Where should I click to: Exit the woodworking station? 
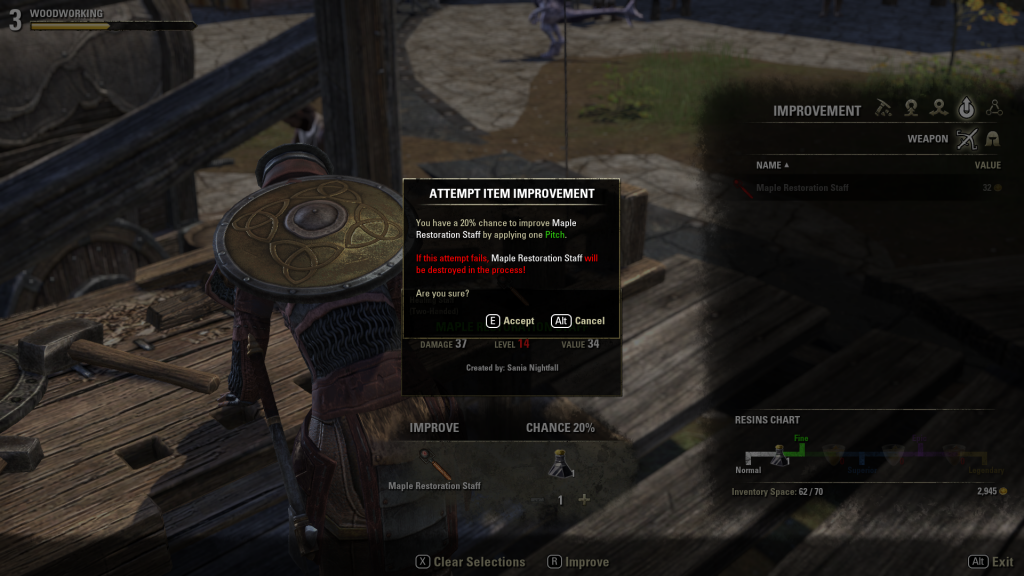click(x=991, y=562)
